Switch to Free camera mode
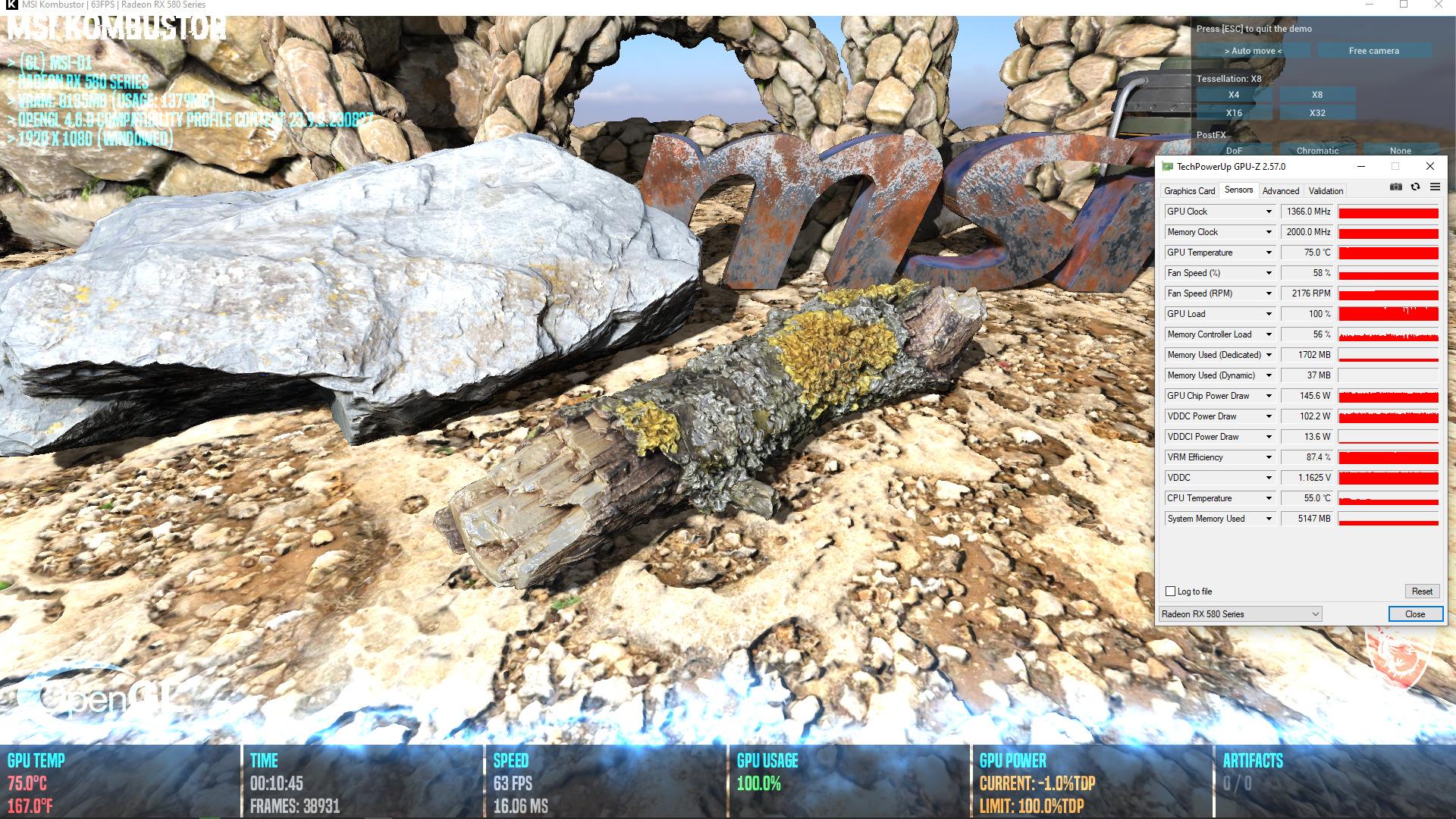The image size is (1456, 819). (1373, 51)
